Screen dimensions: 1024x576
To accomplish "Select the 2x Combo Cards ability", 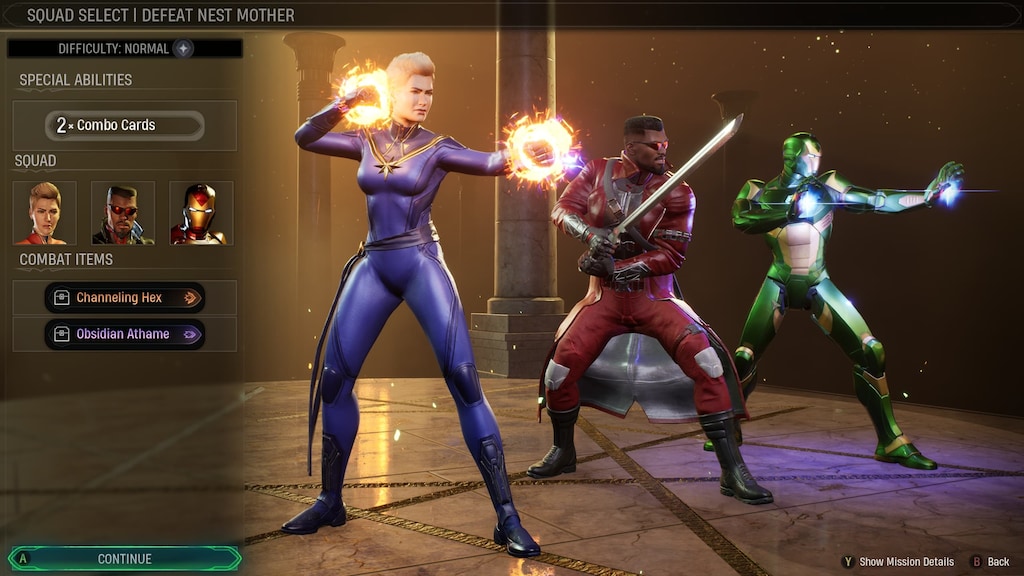I will click(125, 125).
